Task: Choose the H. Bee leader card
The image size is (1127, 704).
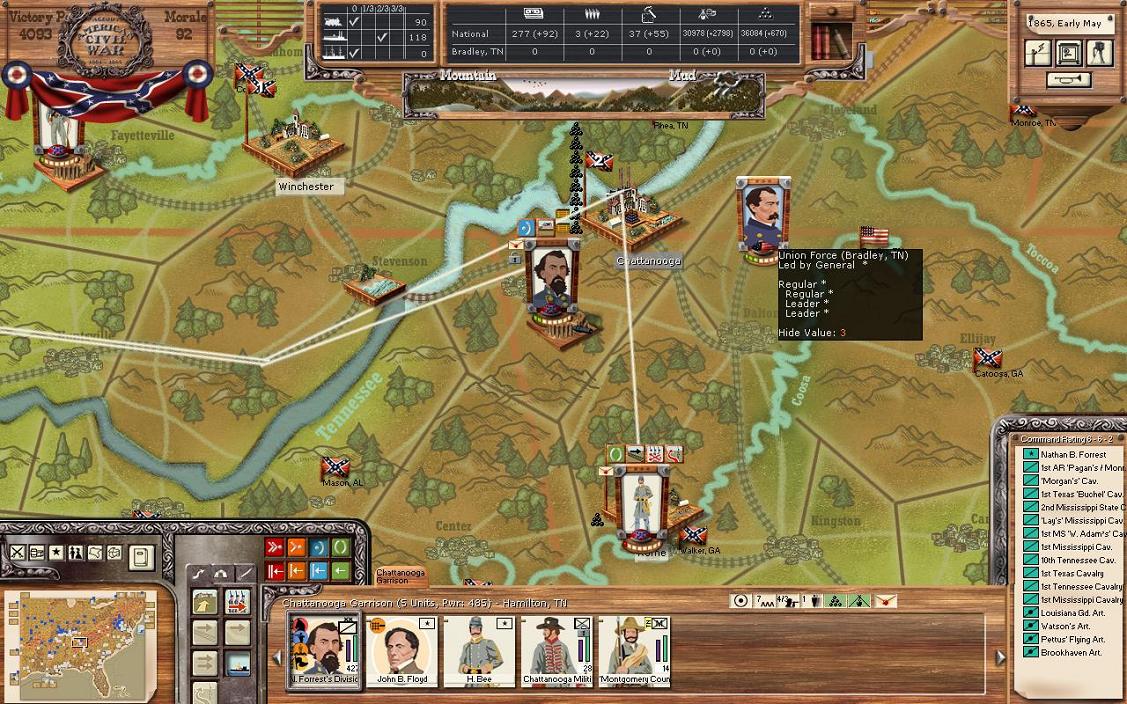Action: point(479,650)
